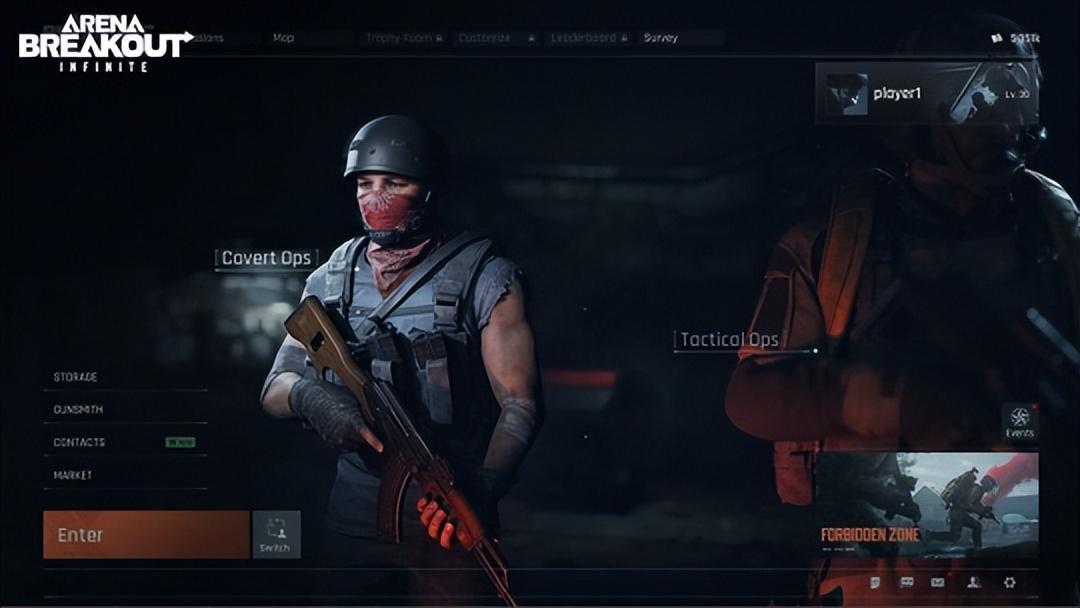Open the Contacts entry
The image size is (1080, 608).
point(80,442)
